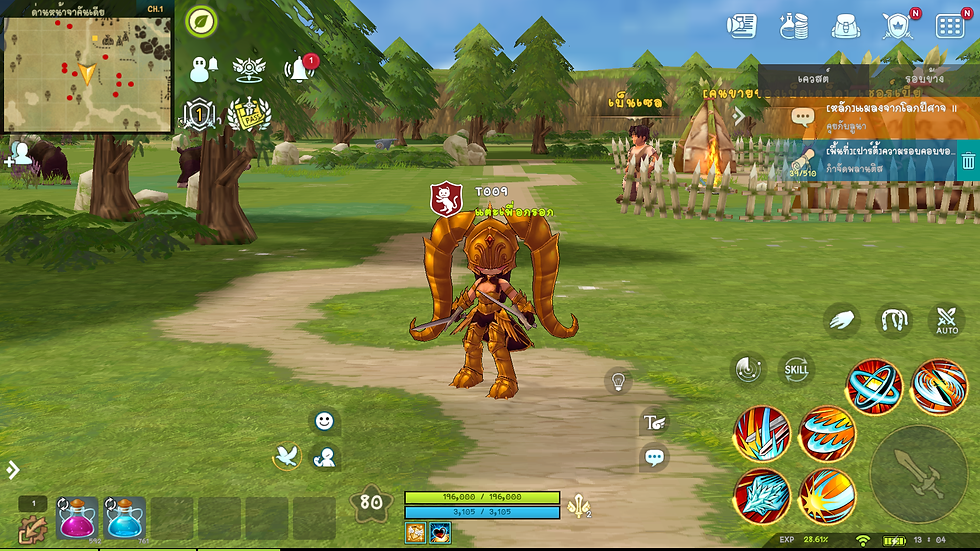Use the pink health potion slot
The height and width of the screenshot is (551, 980).
pos(78,518)
